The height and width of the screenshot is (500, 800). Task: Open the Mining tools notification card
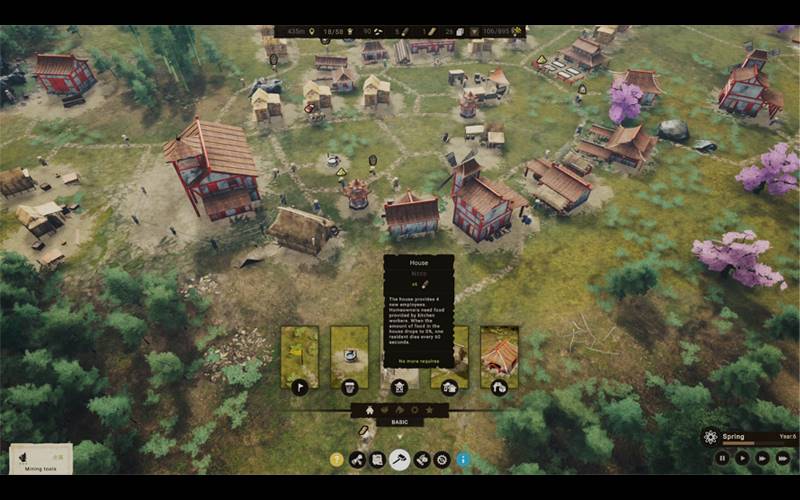point(41,458)
